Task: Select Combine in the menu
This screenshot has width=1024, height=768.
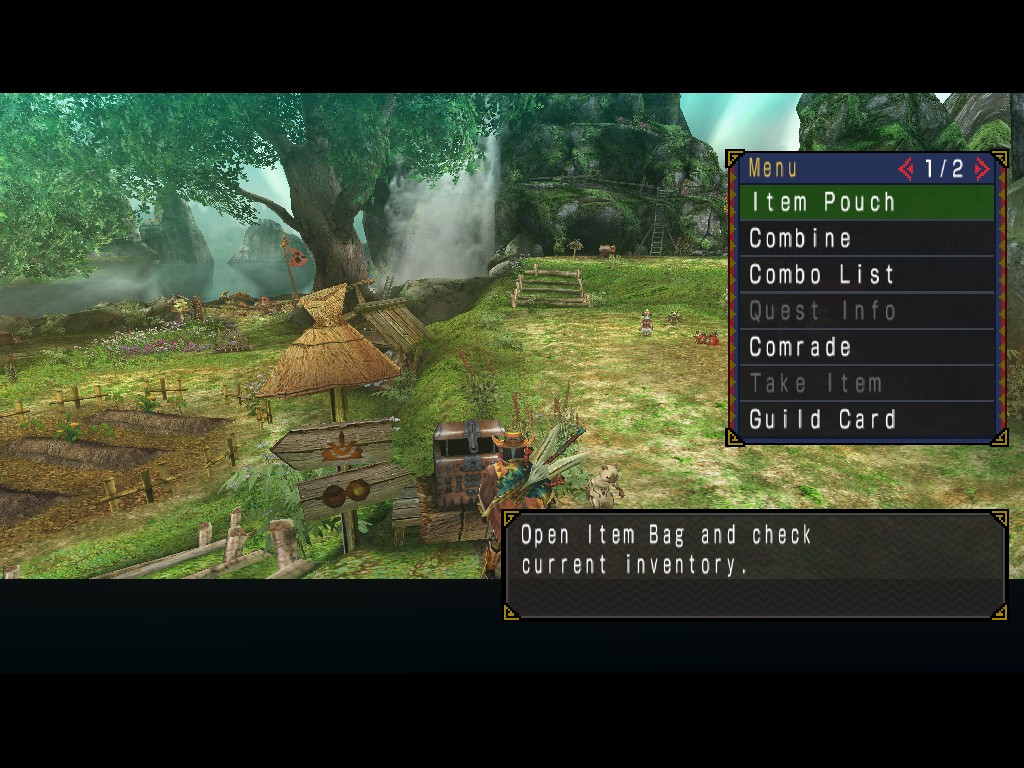Action: (866, 239)
